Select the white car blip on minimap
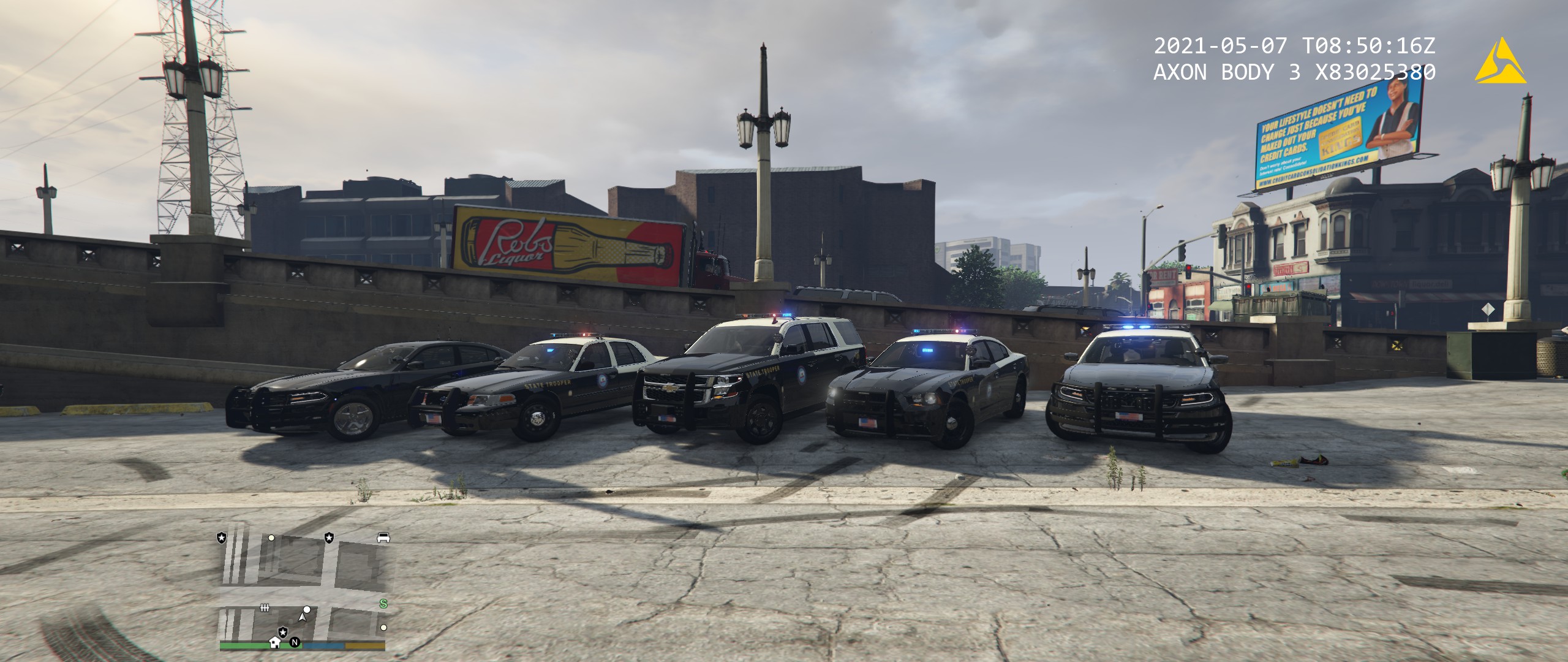Screen dimensions: 1568x662 click(x=383, y=538)
